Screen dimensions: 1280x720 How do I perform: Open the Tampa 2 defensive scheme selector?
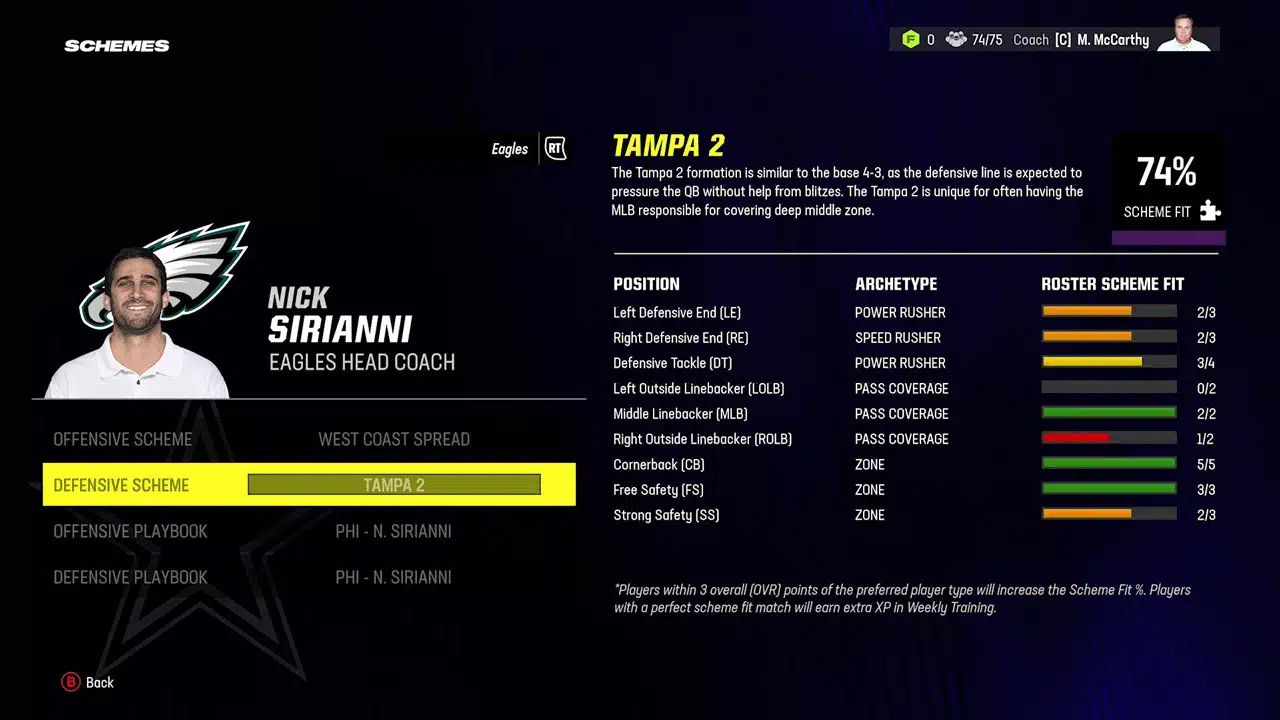point(393,485)
